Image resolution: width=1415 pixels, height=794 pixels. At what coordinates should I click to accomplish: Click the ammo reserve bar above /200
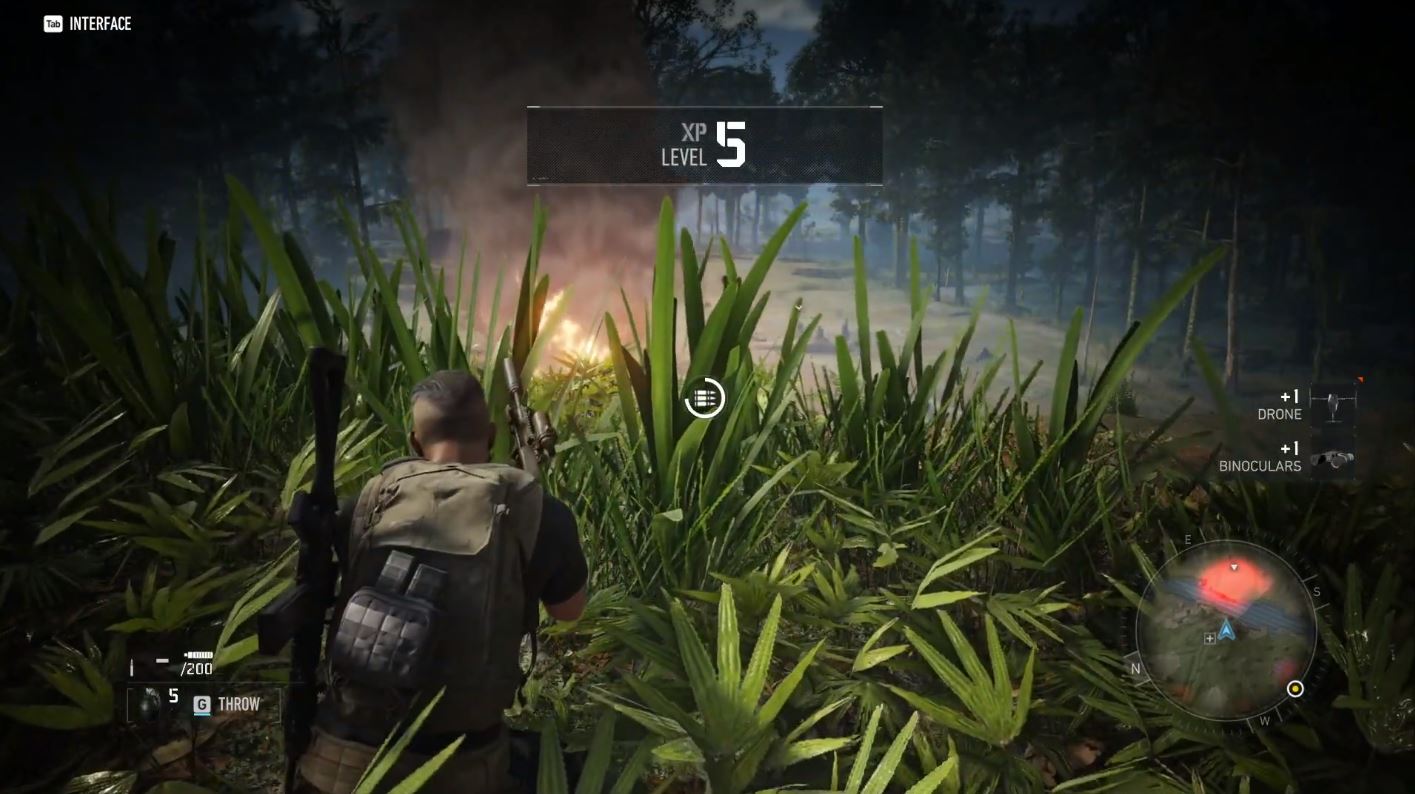[x=197, y=655]
